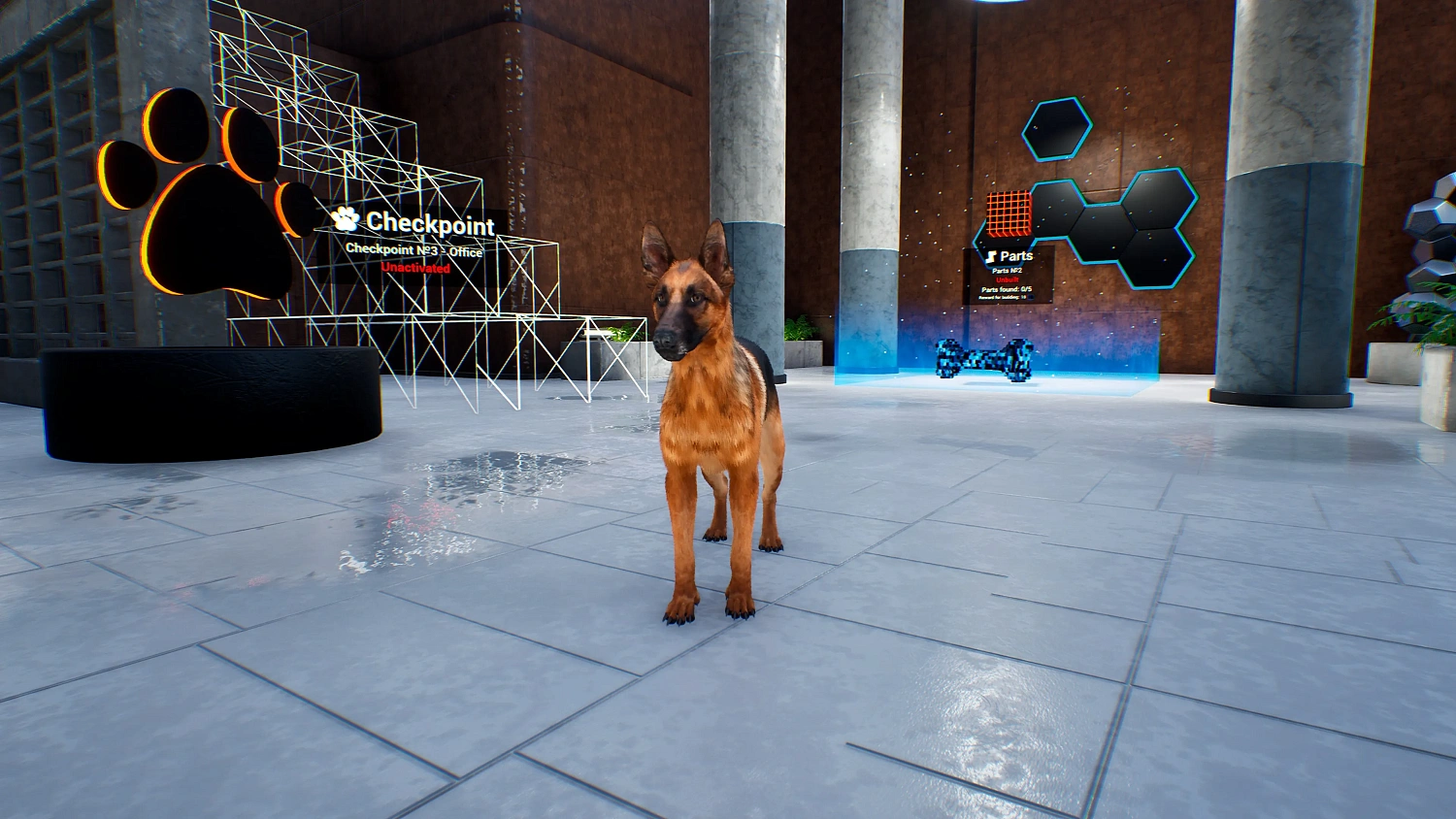Click the paw icon beside Checkpoint title
This screenshot has height=819, width=1456.
347,222
